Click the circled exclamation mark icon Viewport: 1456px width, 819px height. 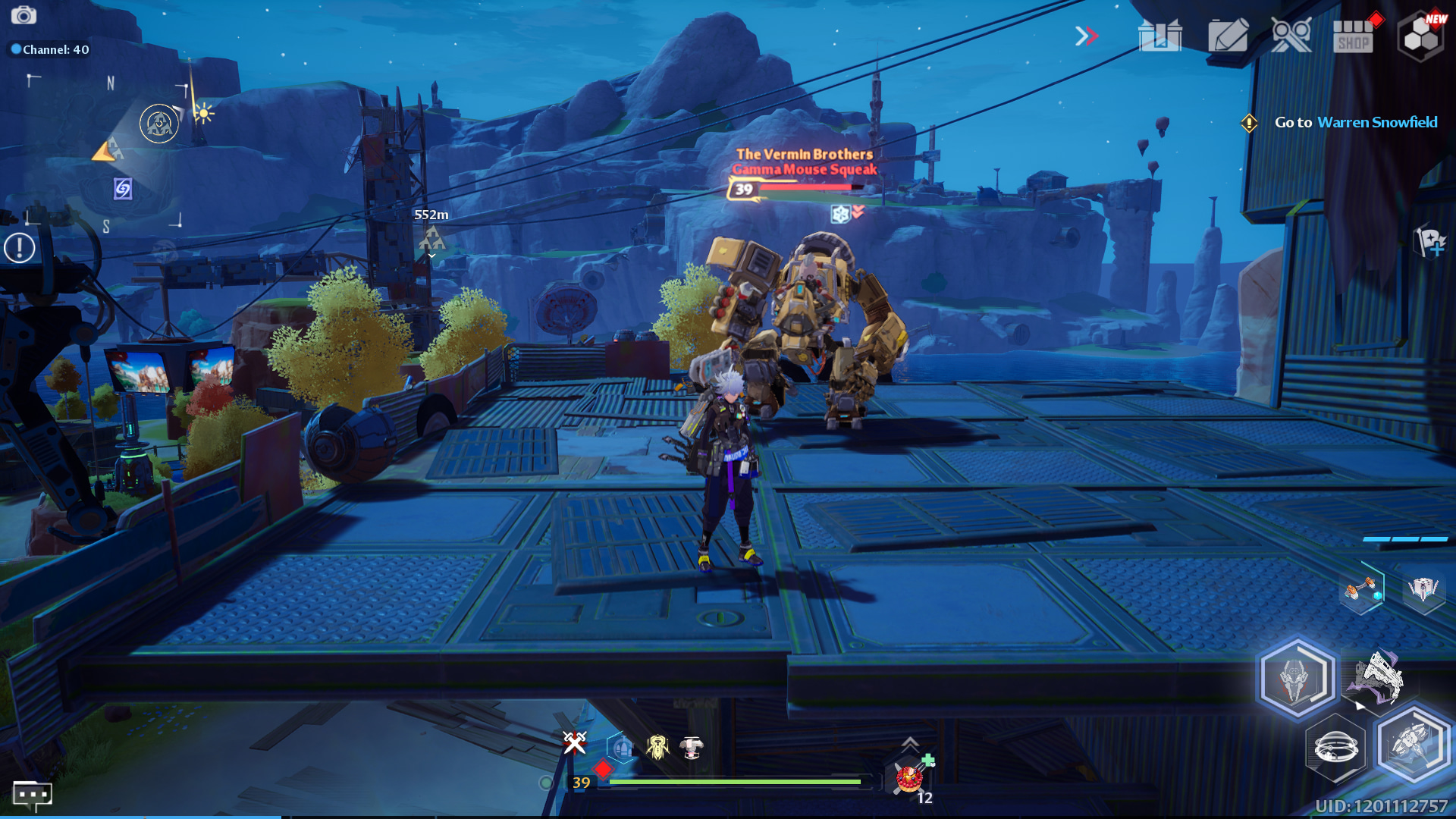click(x=20, y=248)
